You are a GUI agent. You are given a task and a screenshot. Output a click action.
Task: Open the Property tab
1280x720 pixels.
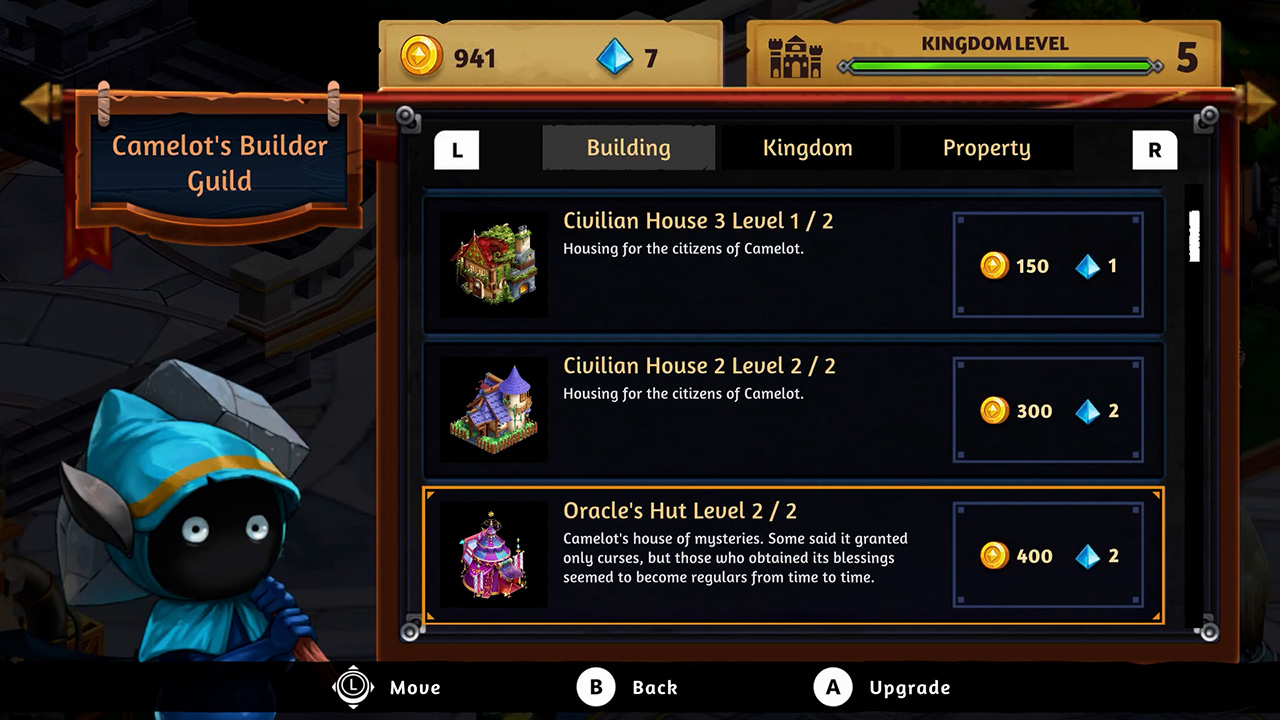tap(986, 147)
